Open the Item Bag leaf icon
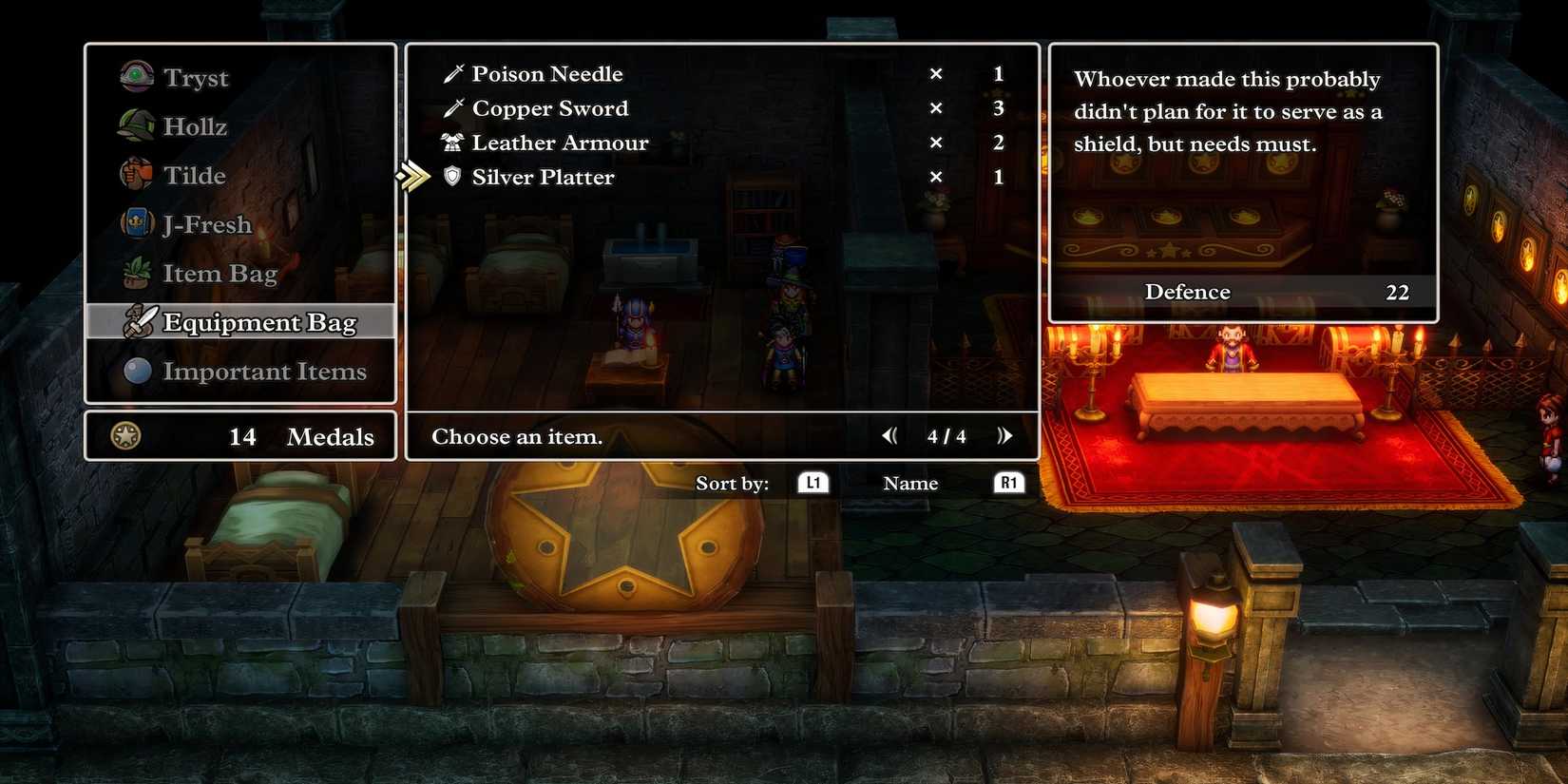1568x784 pixels. pos(135,273)
